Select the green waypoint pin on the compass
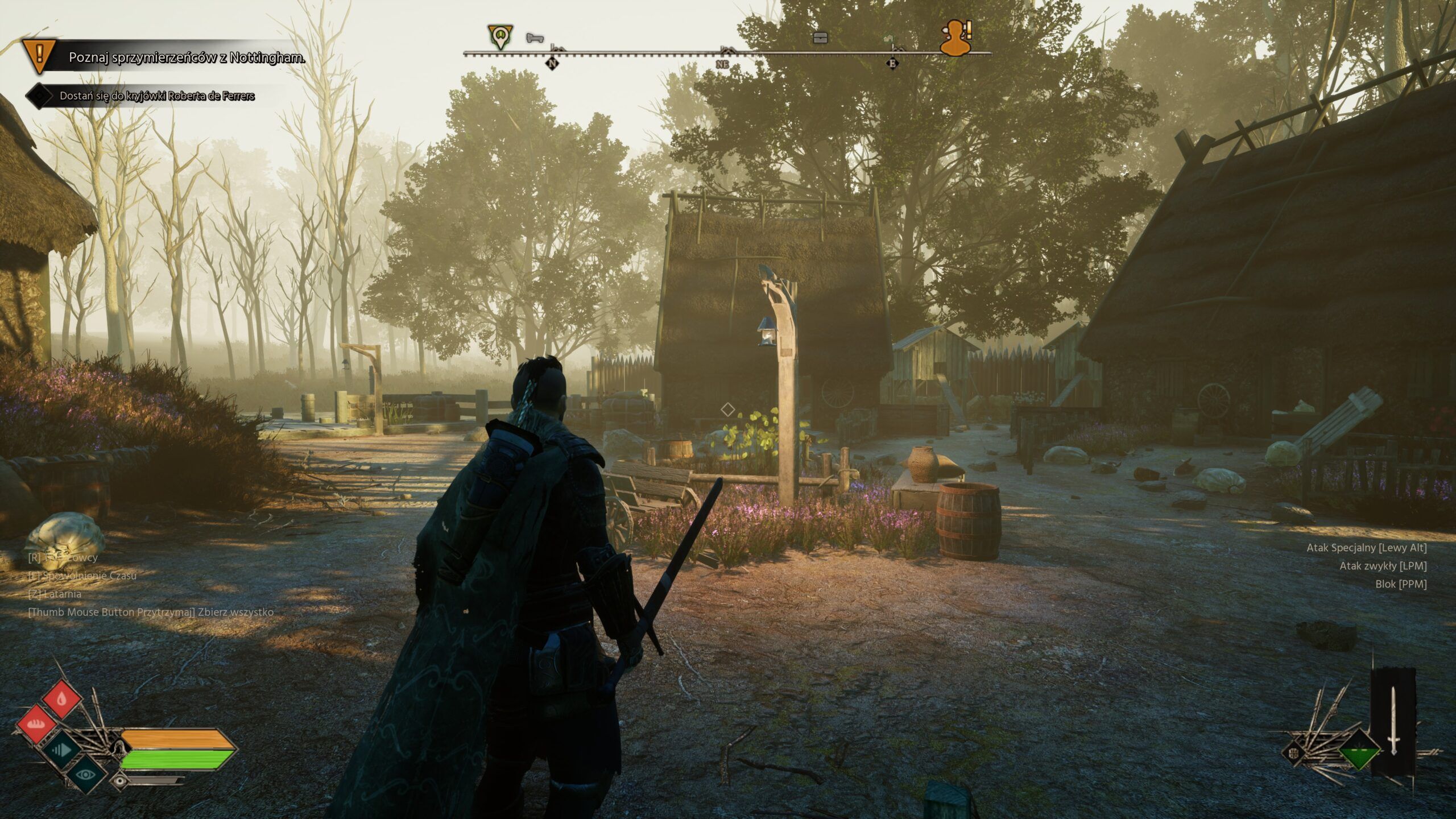 tap(500, 36)
